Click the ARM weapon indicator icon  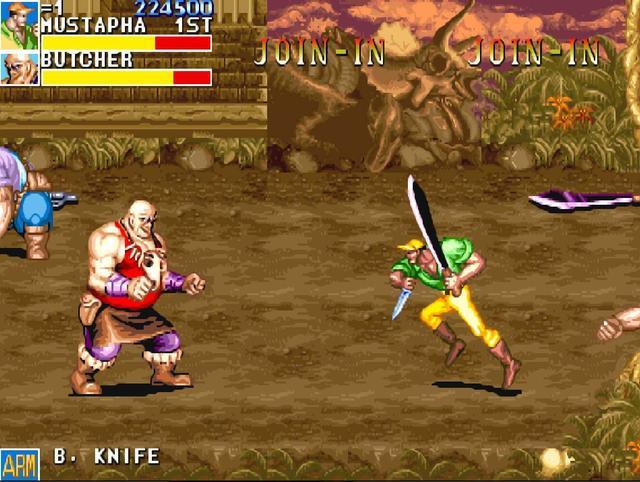[x=19, y=463]
